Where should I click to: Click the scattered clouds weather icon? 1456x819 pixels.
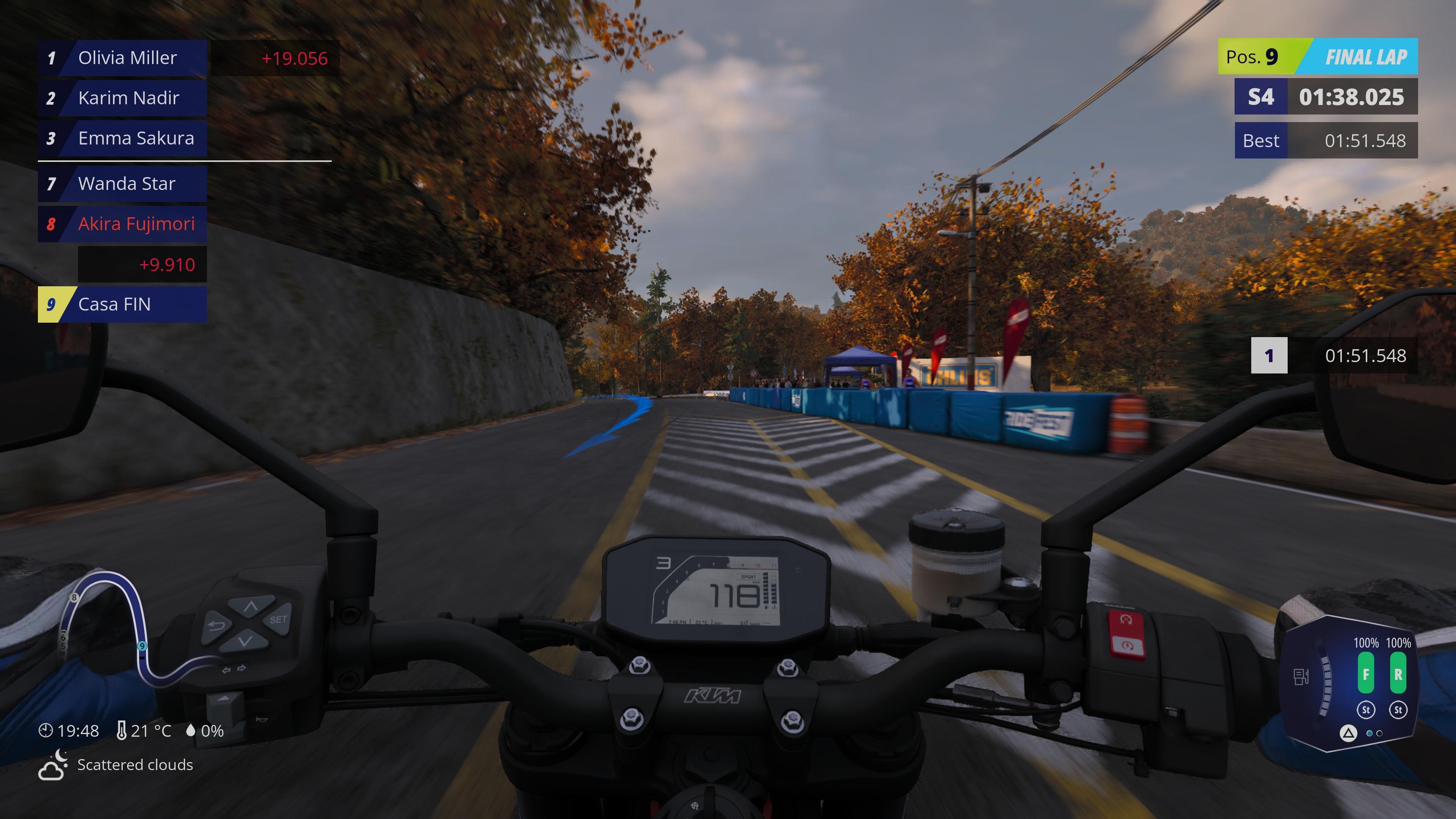coord(53,765)
